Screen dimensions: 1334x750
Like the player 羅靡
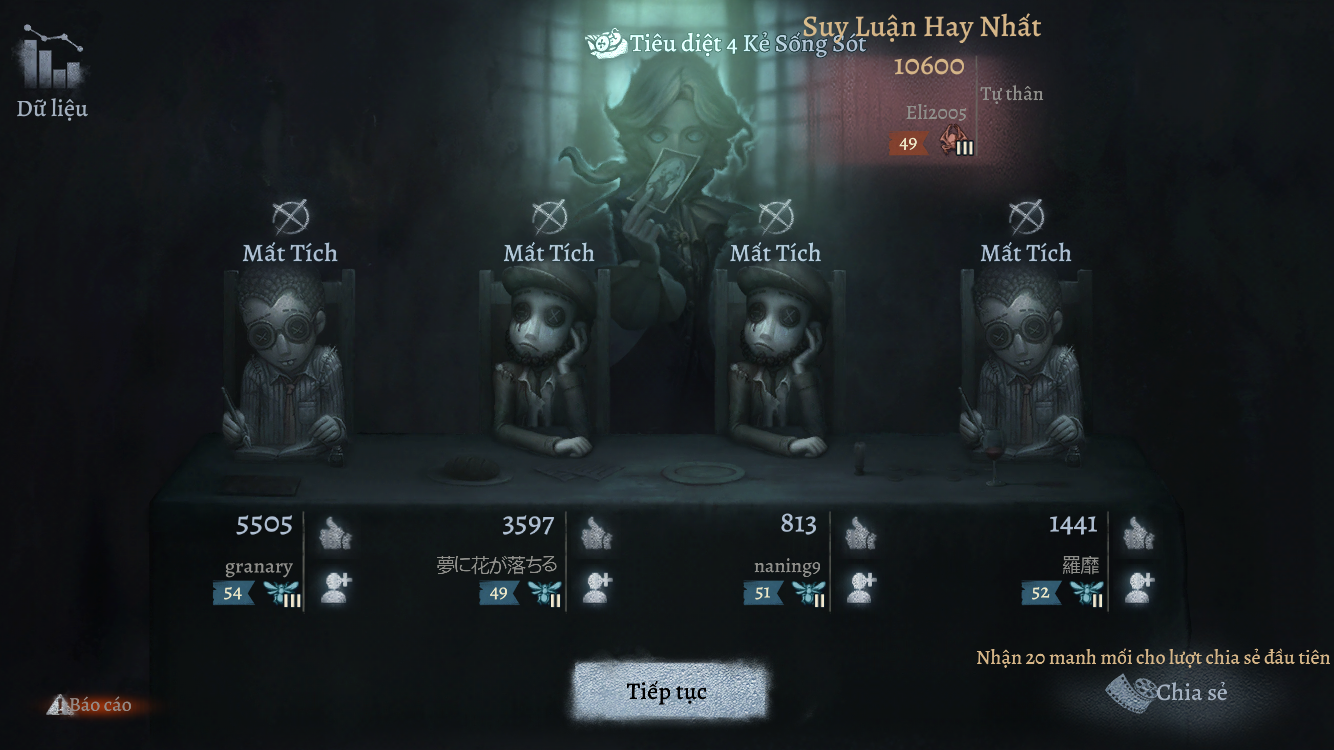click(1138, 534)
